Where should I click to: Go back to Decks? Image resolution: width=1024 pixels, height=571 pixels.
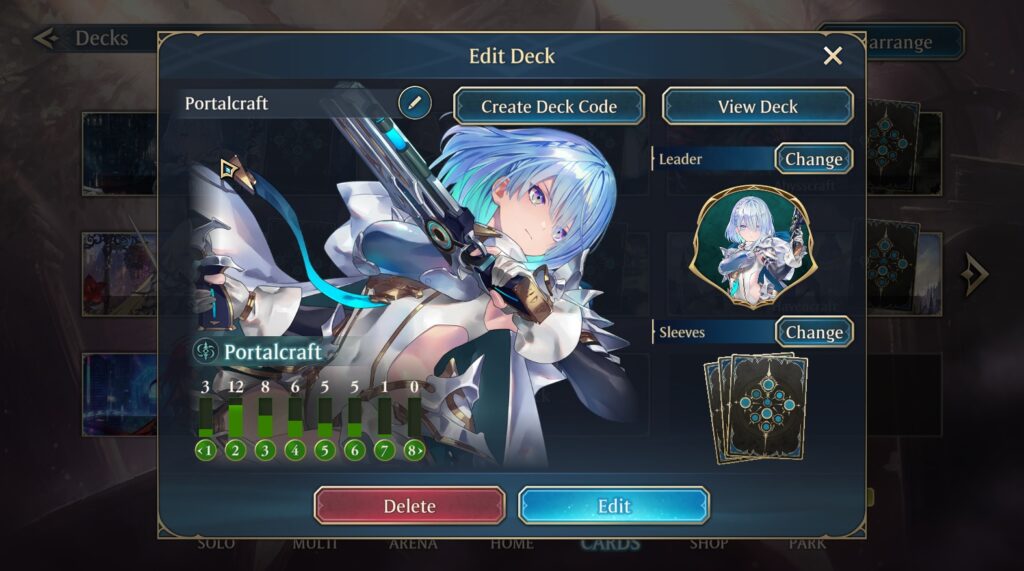point(85,39)
